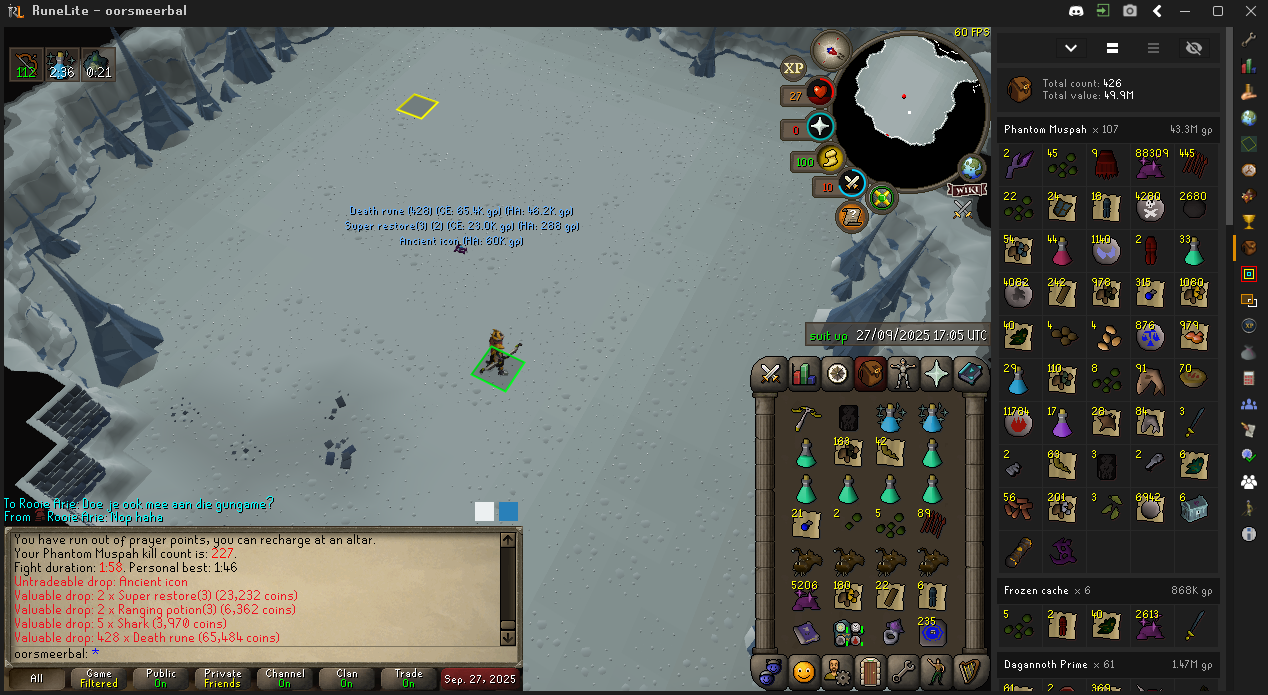
Task: Switch to the Clan chat tab
Action: click(347, 679)
